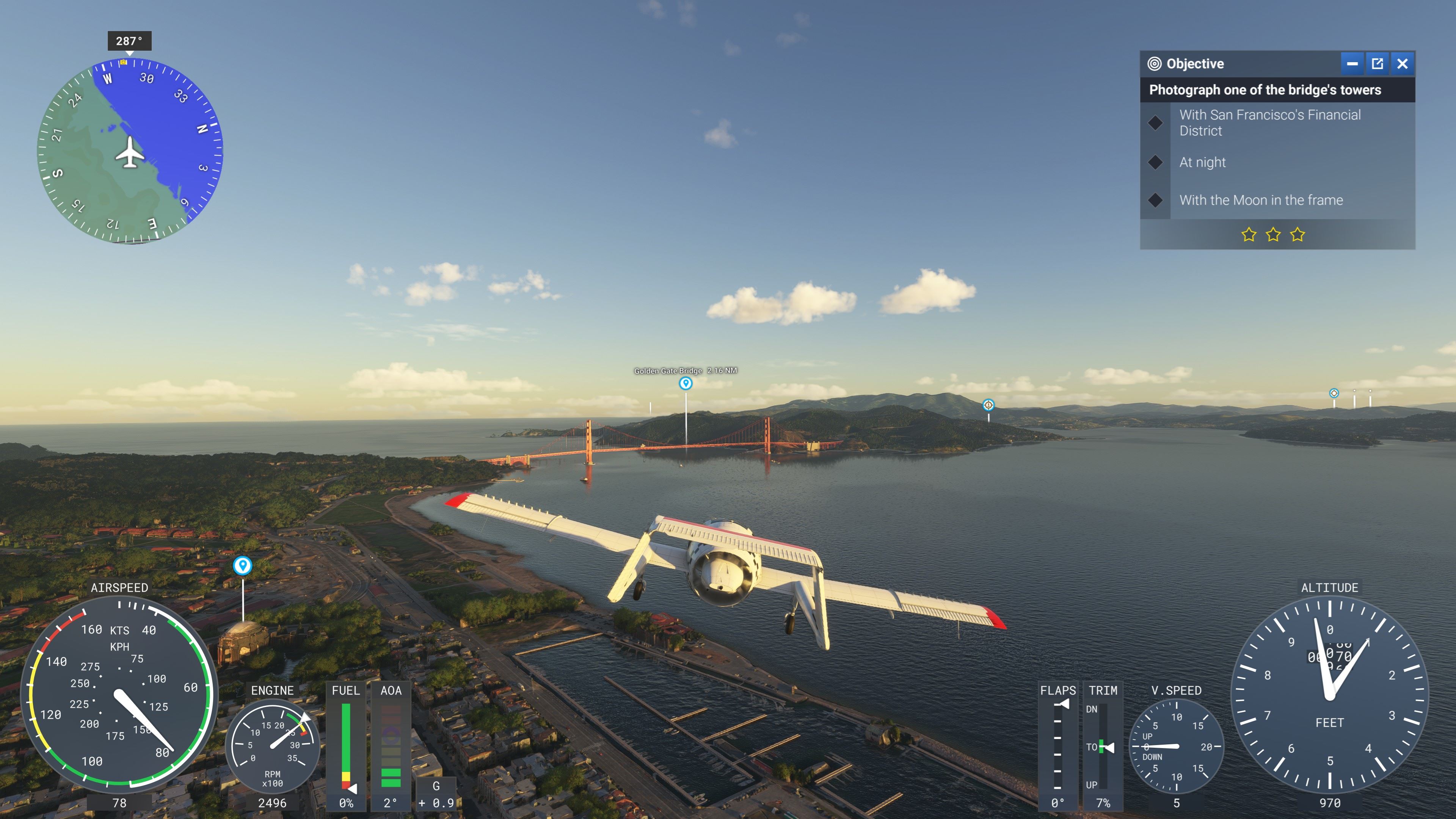Click the compass minimap

pos(130,152)
